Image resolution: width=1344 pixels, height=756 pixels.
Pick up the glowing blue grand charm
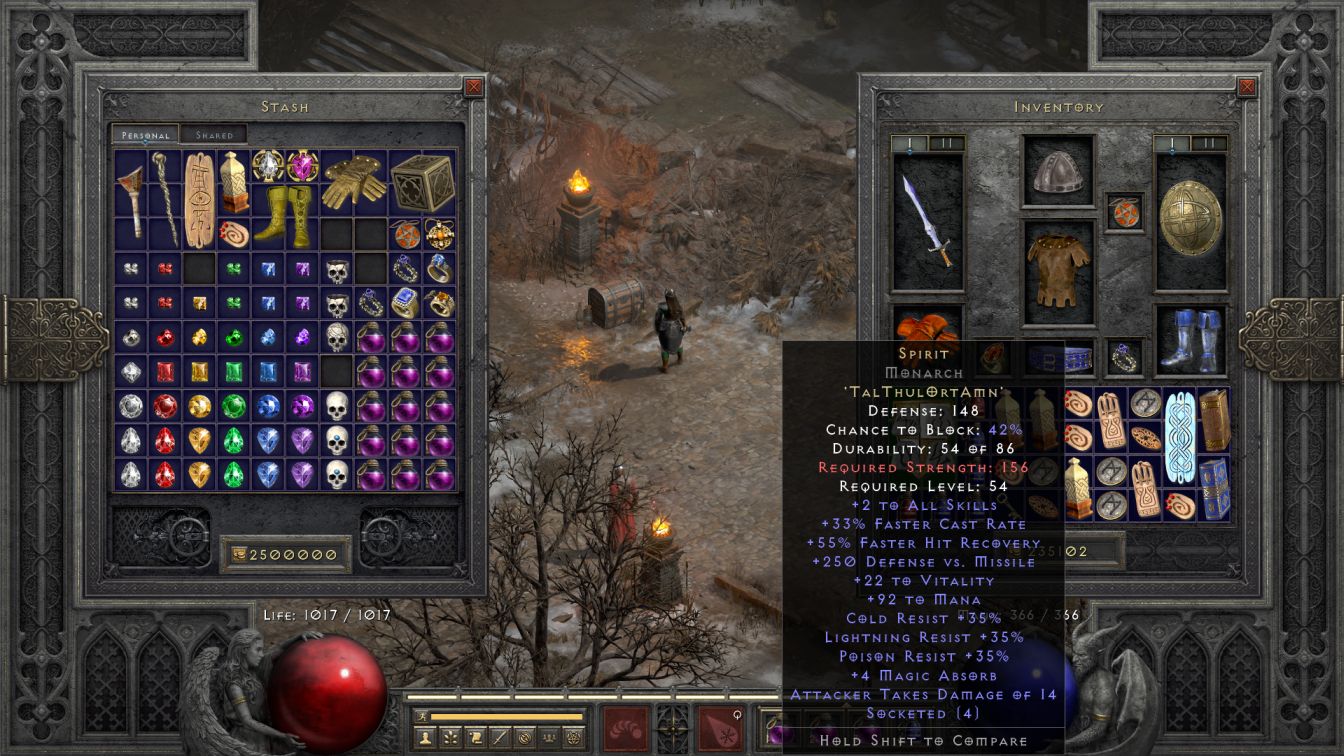(x=1180, y=437)
